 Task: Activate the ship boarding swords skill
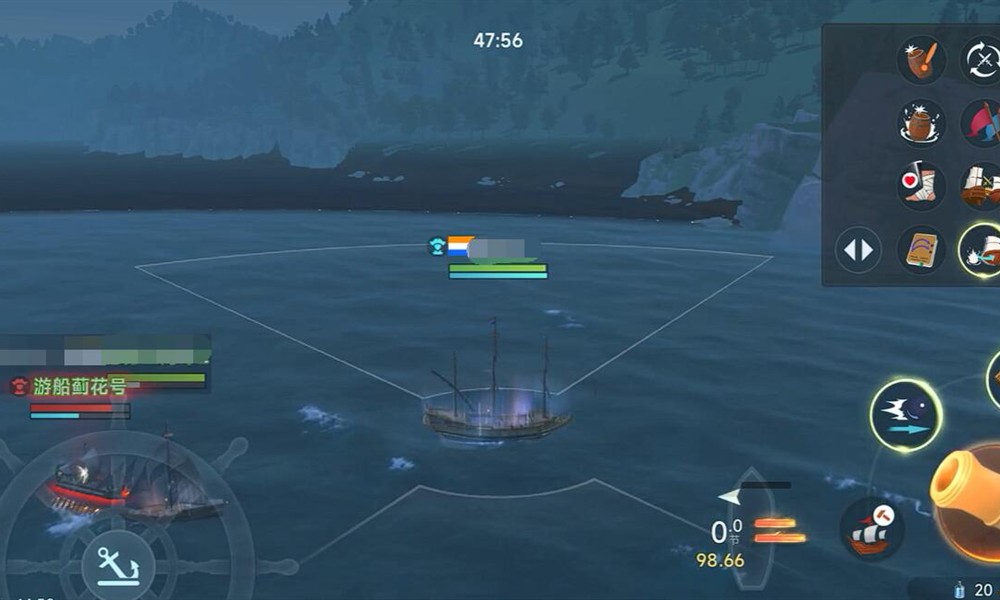point(981,186)
